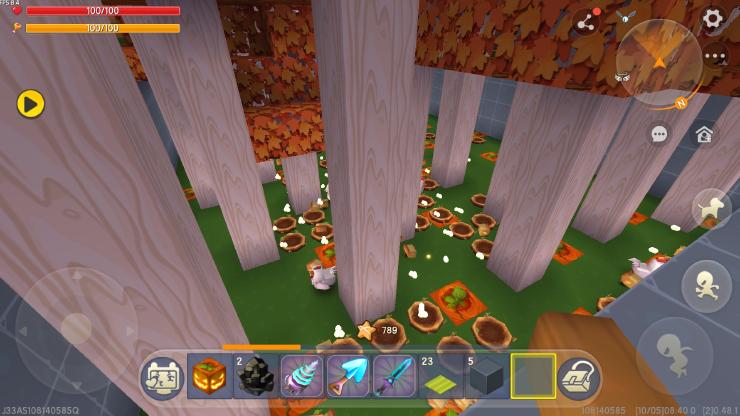This screenshot has height=416, width=740.
Task: Select the jack-o'-lantern pumpkin hotbar slot
Action: click(x=209, y=377)
